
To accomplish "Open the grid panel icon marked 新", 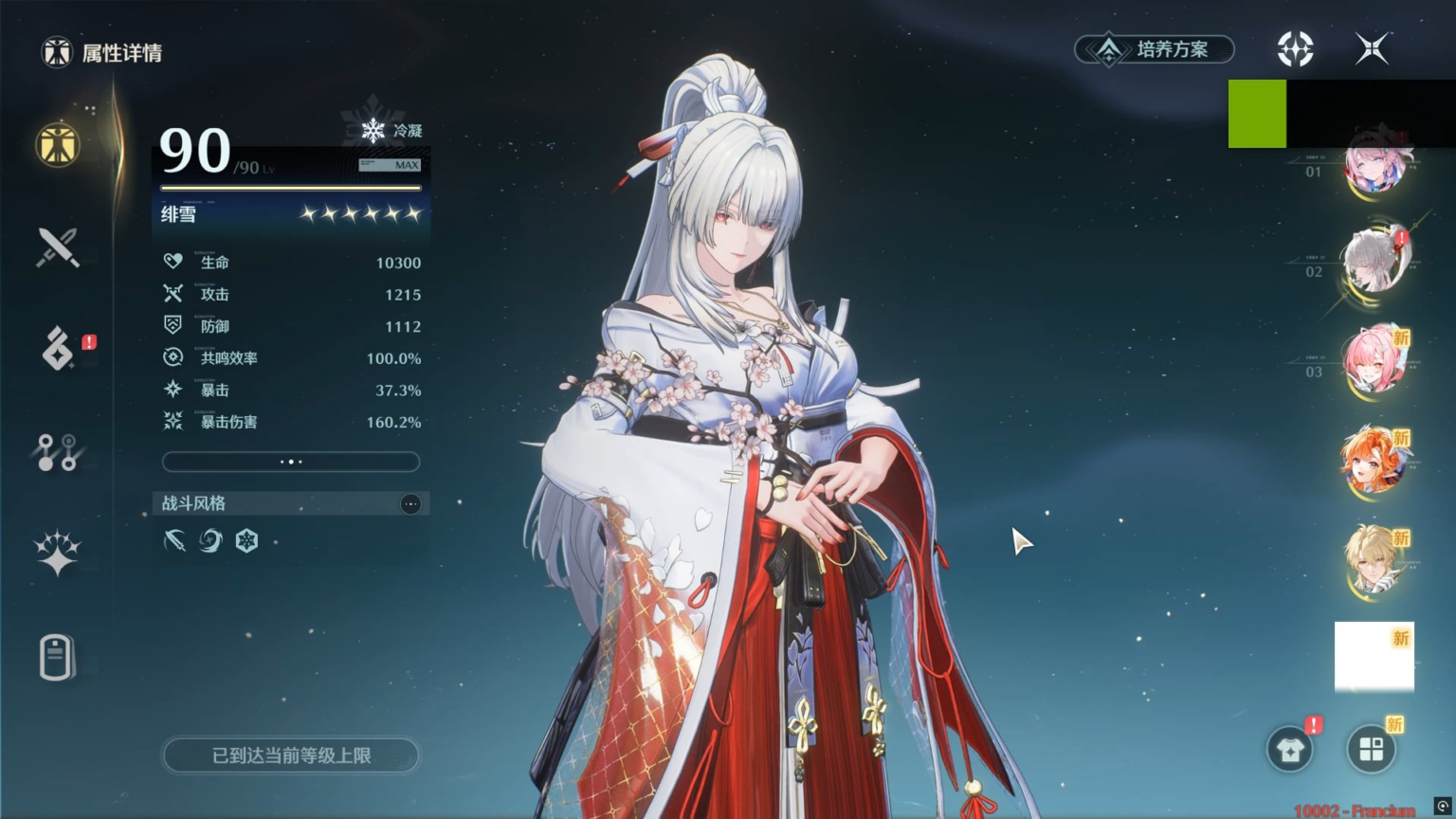I will [x=1373, y=749].
